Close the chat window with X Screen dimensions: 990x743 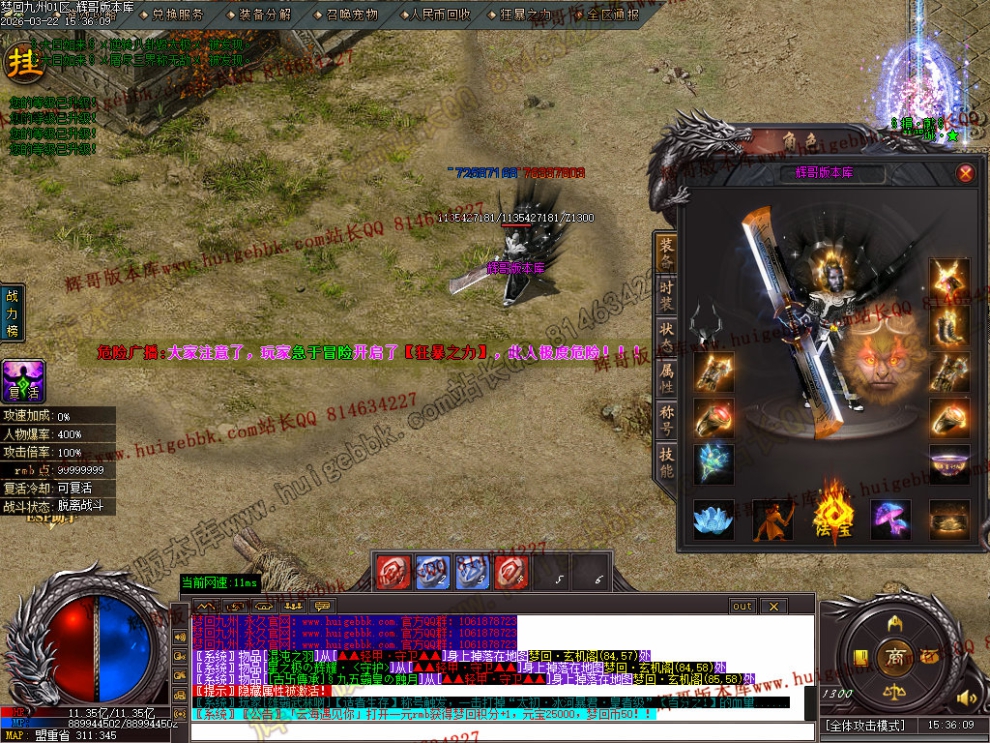point(773,606)
